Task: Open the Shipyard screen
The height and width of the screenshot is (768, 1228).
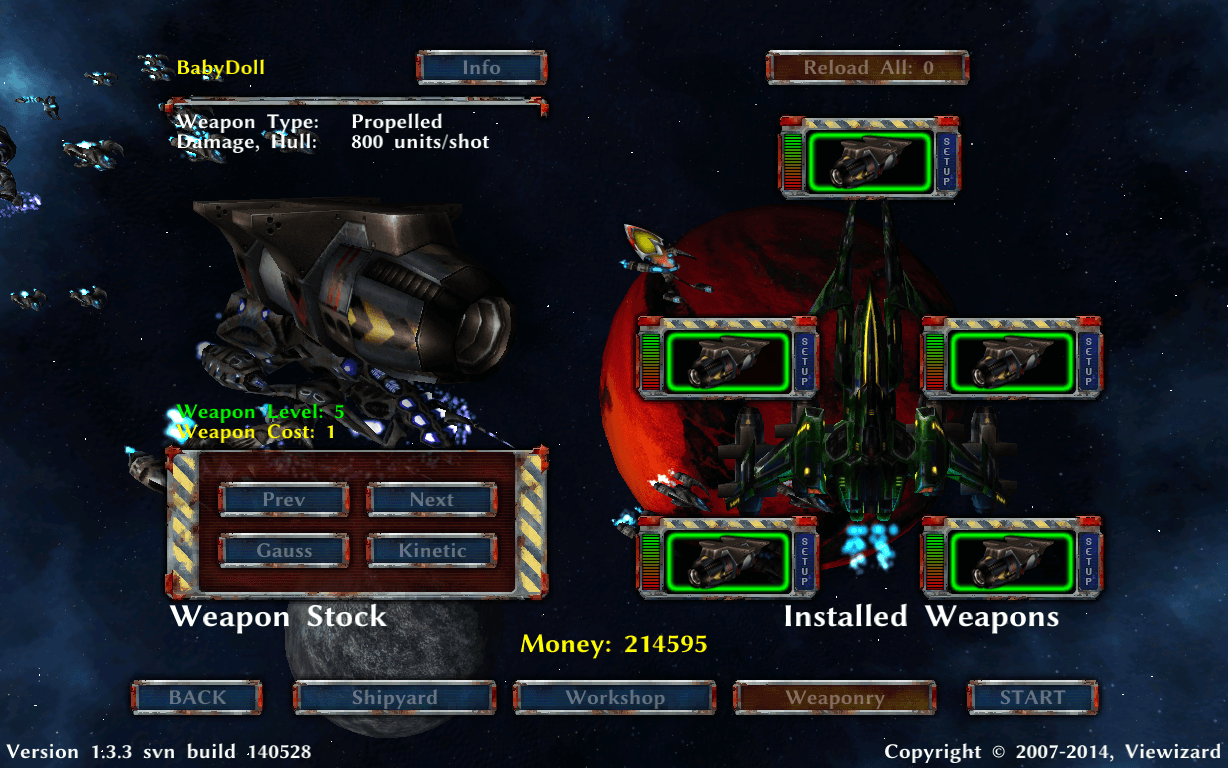Action: point(394,698)
